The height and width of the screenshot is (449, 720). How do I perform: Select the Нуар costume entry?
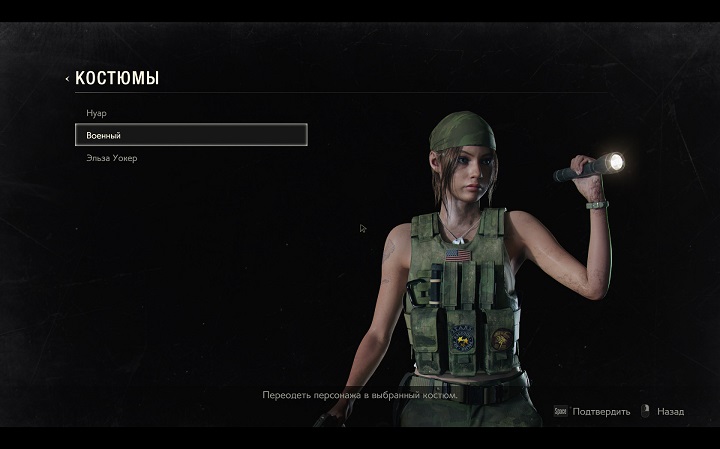coord(97,113)
